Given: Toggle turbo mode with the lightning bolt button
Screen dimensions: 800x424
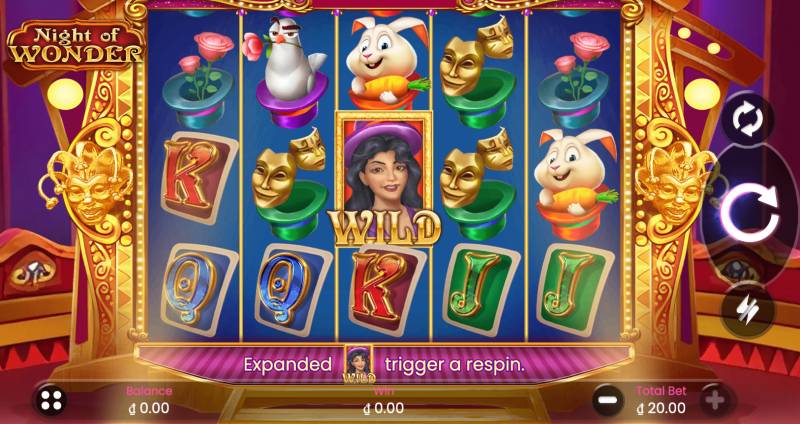Looking at the screenshot, I should pyautogui.click(x=748, y=308).
